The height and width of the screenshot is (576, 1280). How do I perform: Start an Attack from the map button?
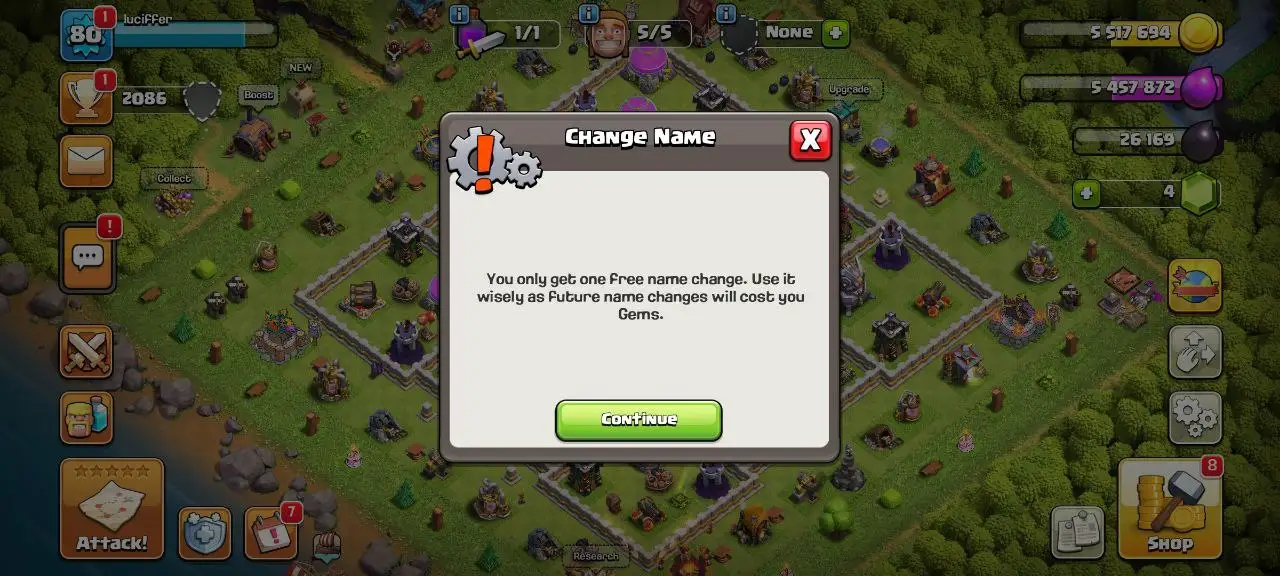click(112, 508)
